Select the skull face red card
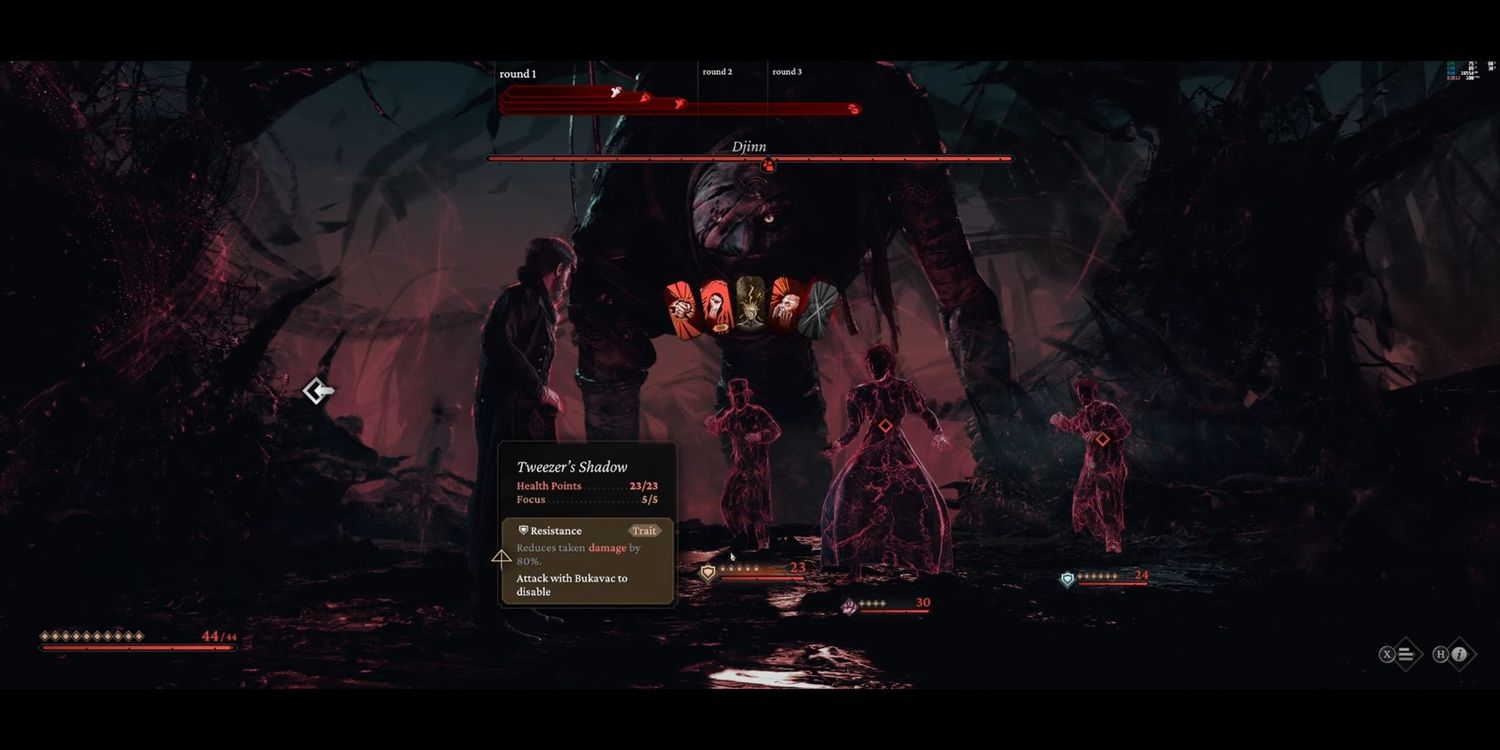Viewport: 1500px width, 750px height. (785, 306)
